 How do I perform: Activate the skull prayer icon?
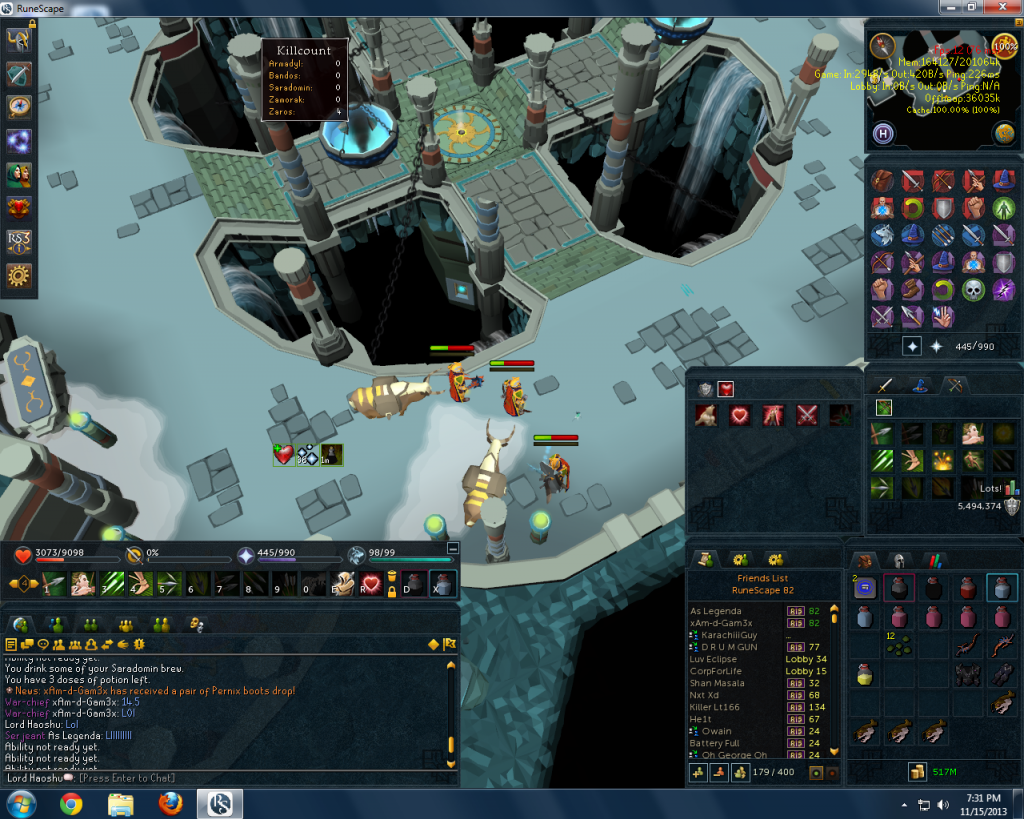tap(973, 290)
